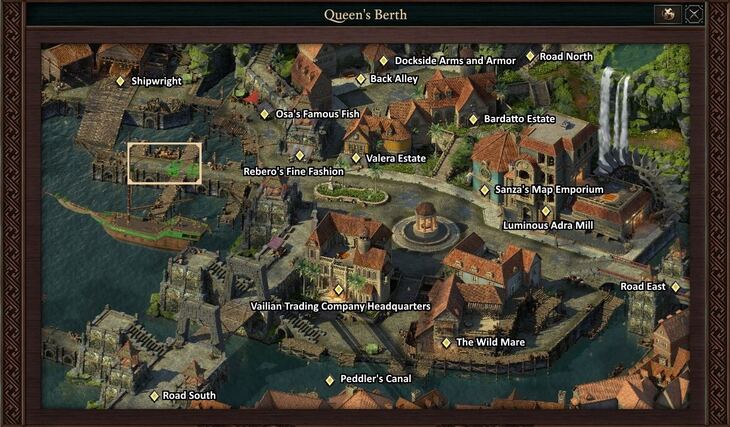Screen dimensions: 730x427
Task: Click The Wild Mare marker
Action: (447, 343)
